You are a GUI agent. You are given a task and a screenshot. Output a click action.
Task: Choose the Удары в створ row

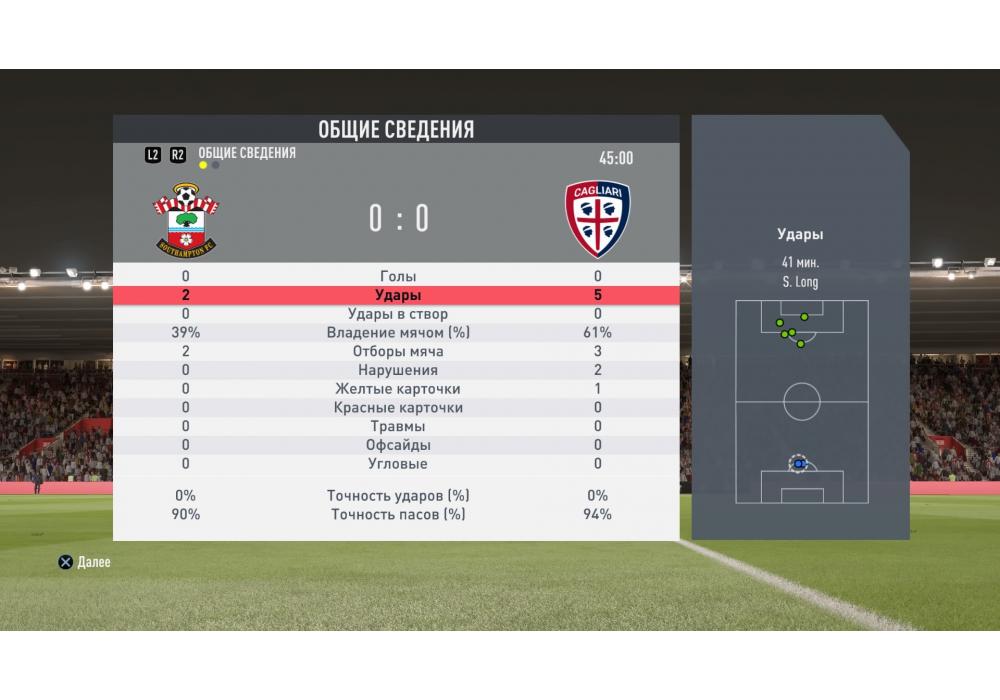coord(397,314)
